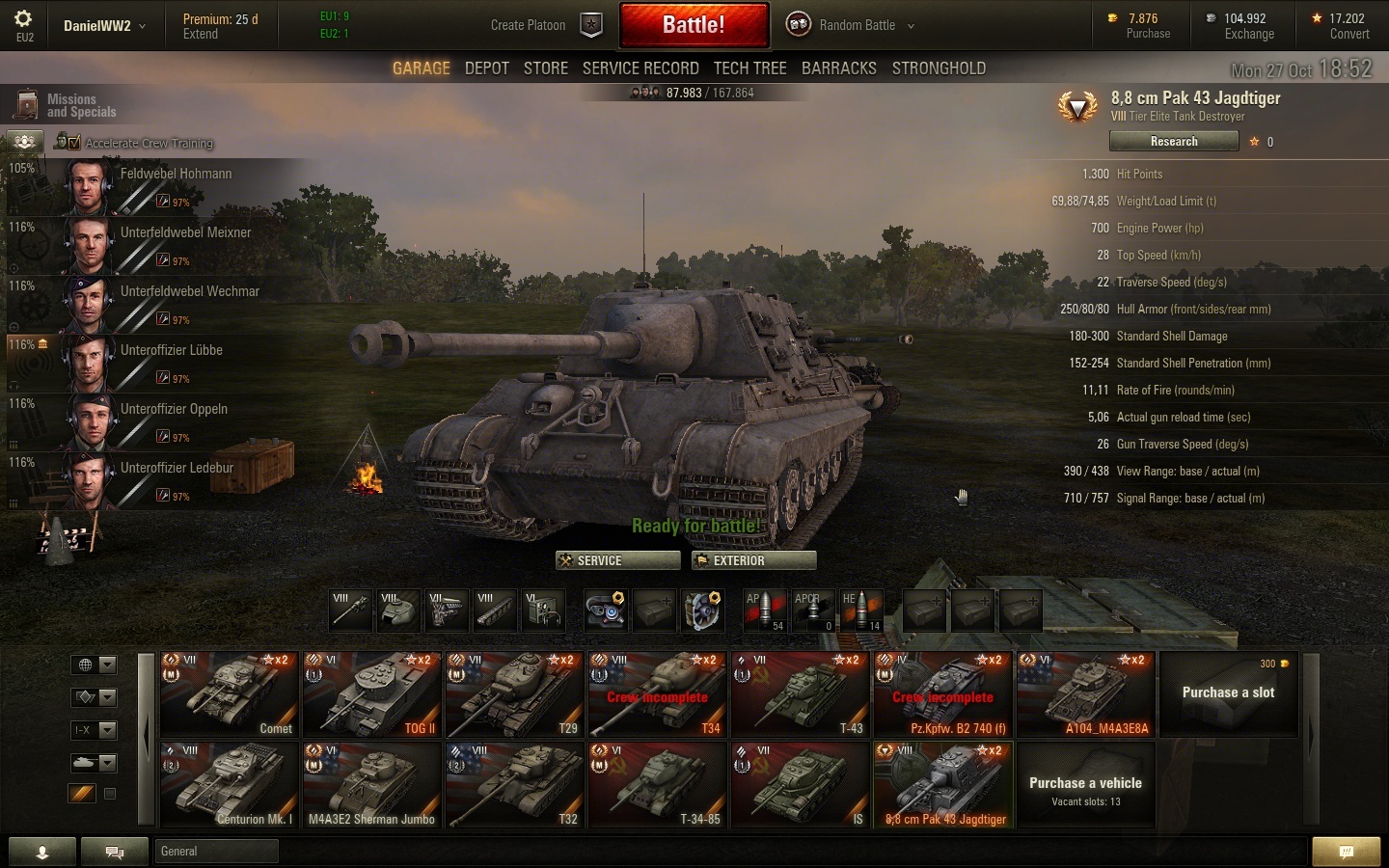1389x868 pixels.
Task: Click the General chat channel box
Action: (x=216, y=851)
